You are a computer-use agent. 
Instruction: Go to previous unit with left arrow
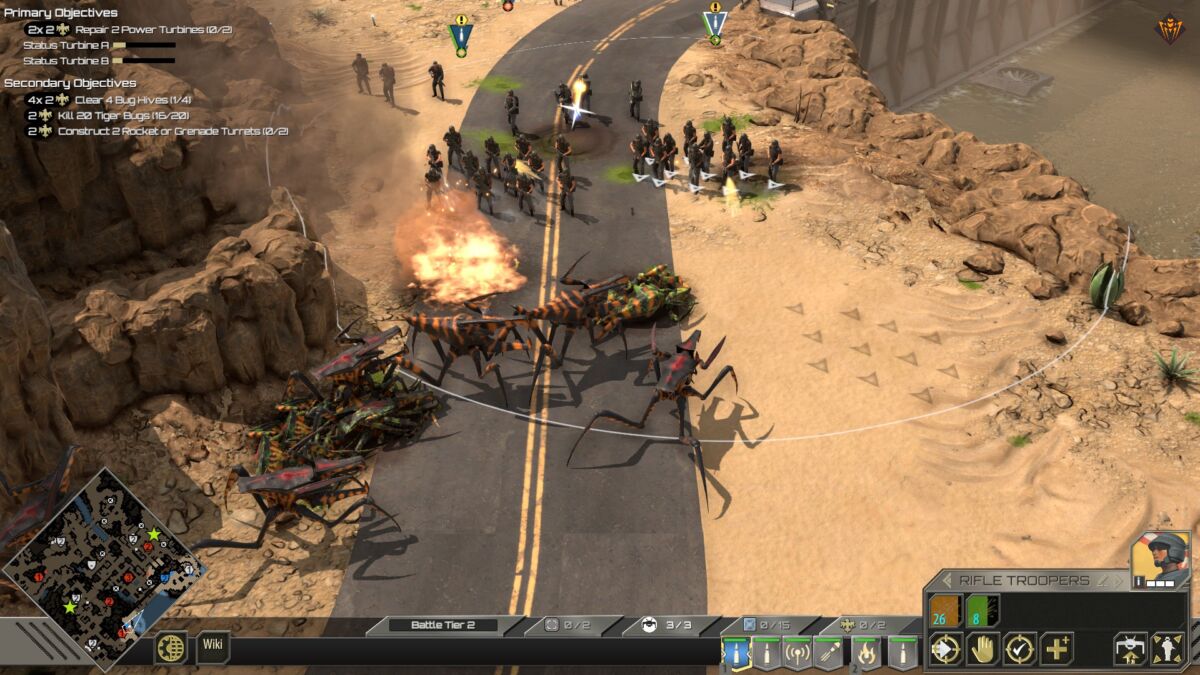(x=945, y=580)
